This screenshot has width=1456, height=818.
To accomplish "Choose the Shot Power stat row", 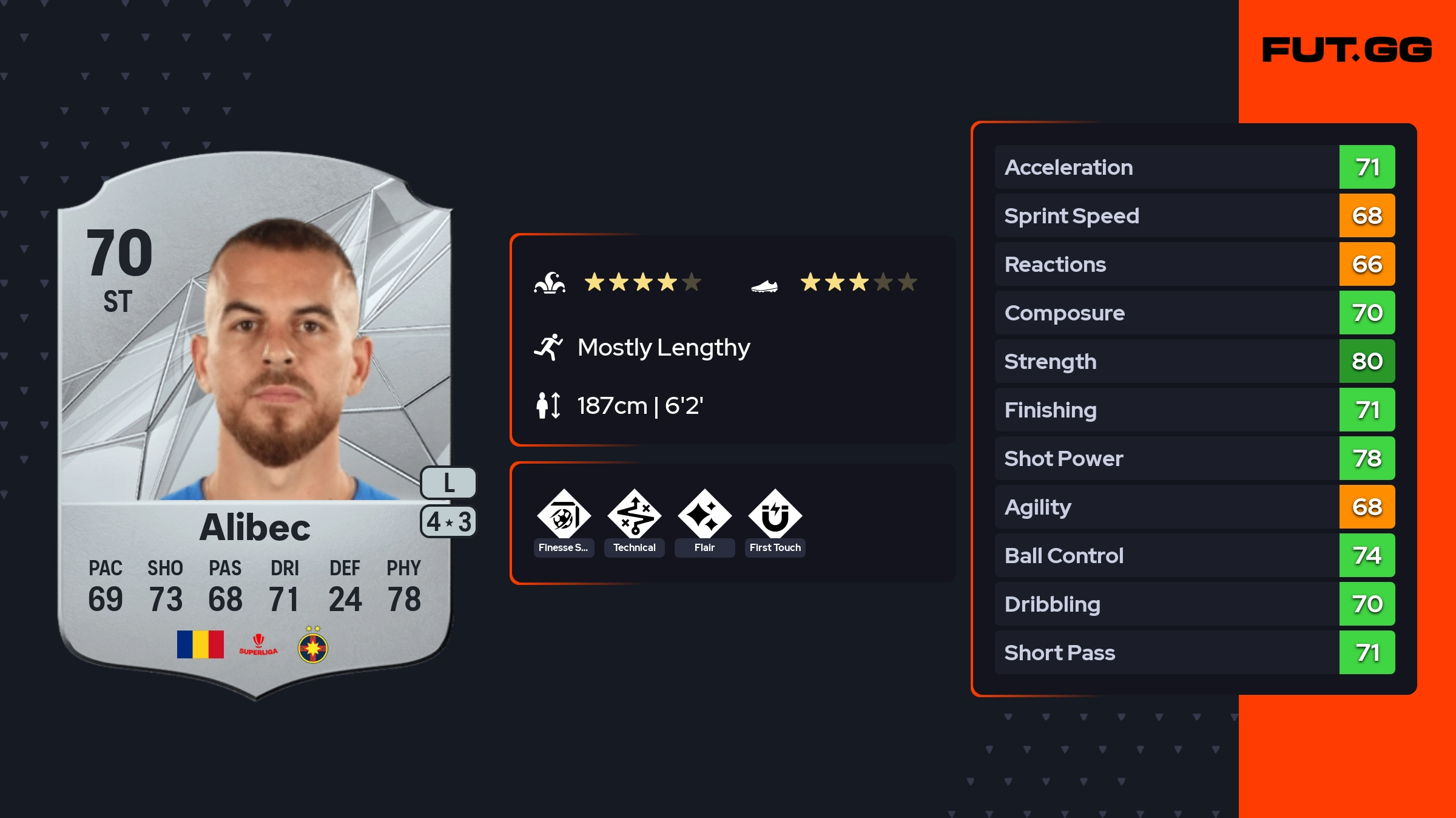I will (x=1194, y=458).
